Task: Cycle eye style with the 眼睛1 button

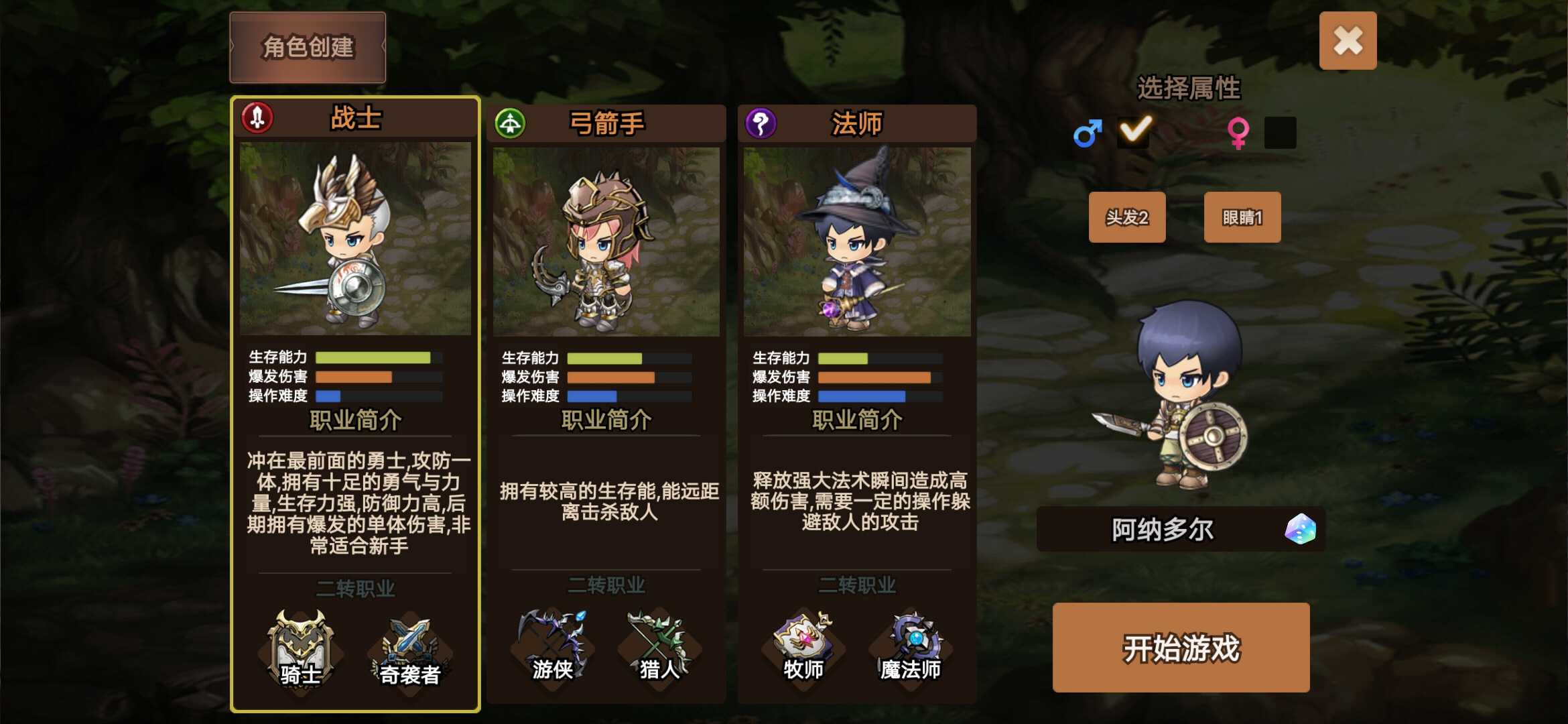Action: 1242,217
